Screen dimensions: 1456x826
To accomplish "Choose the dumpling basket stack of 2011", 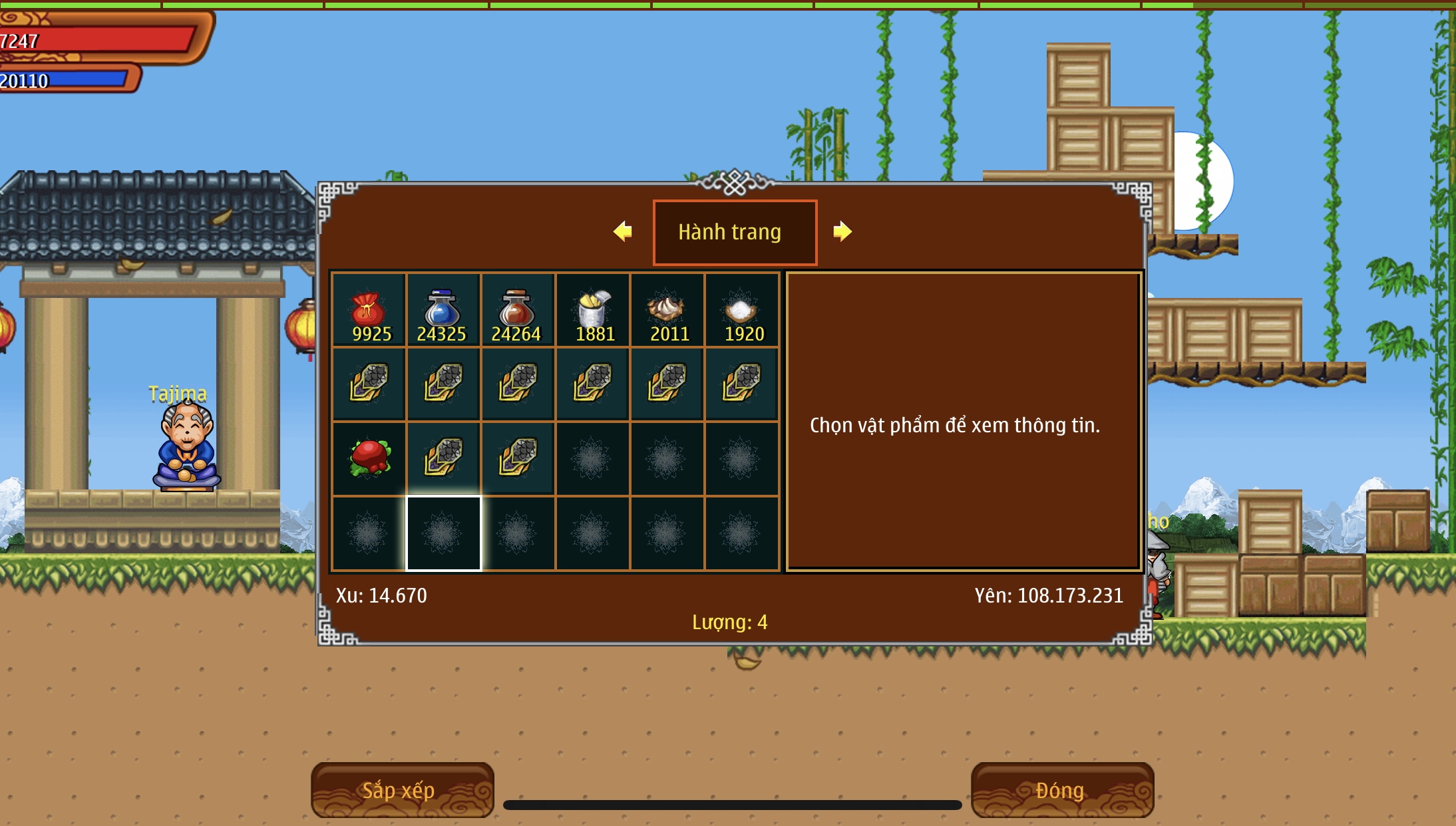I will click(x=667, y=311).
